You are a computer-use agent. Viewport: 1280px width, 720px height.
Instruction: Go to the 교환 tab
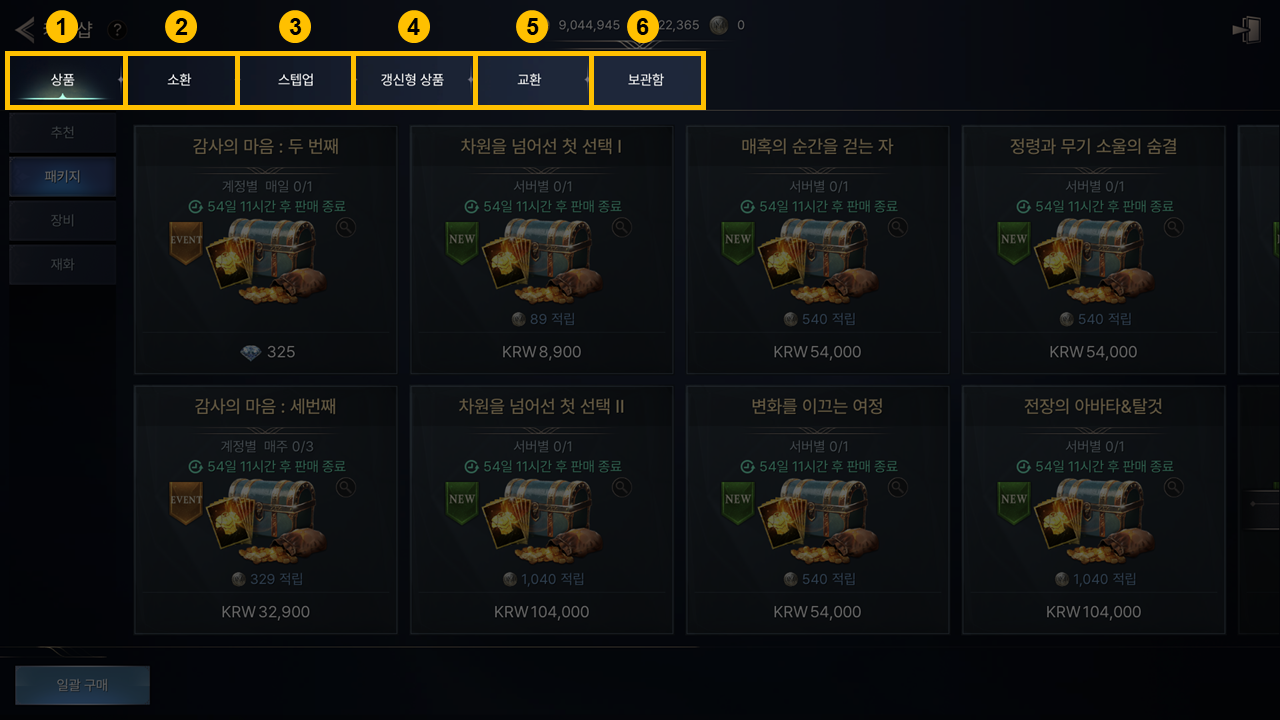[530, 80]
